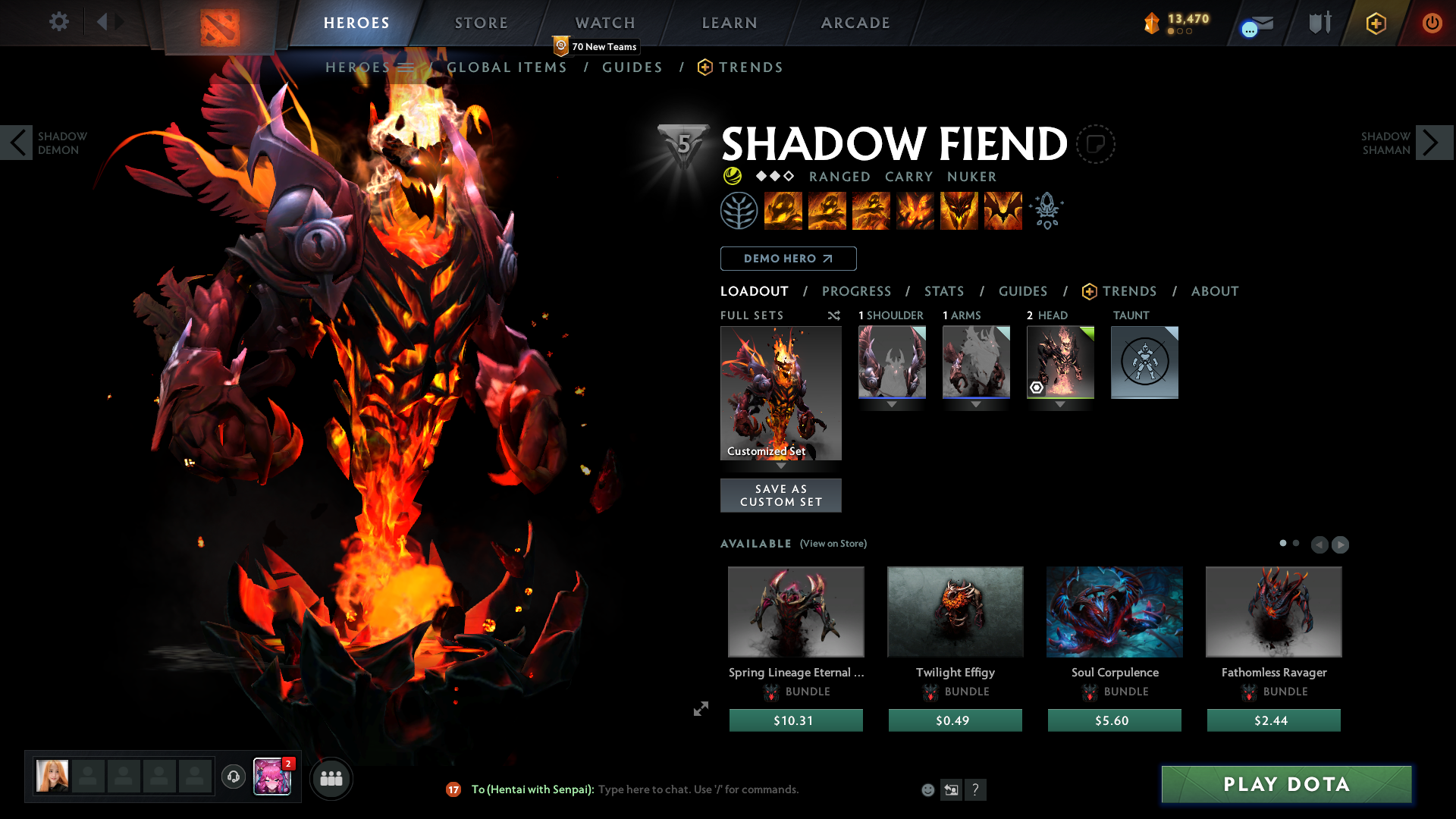Open the emoticon picker beside the chat bar

click(927, 789)
